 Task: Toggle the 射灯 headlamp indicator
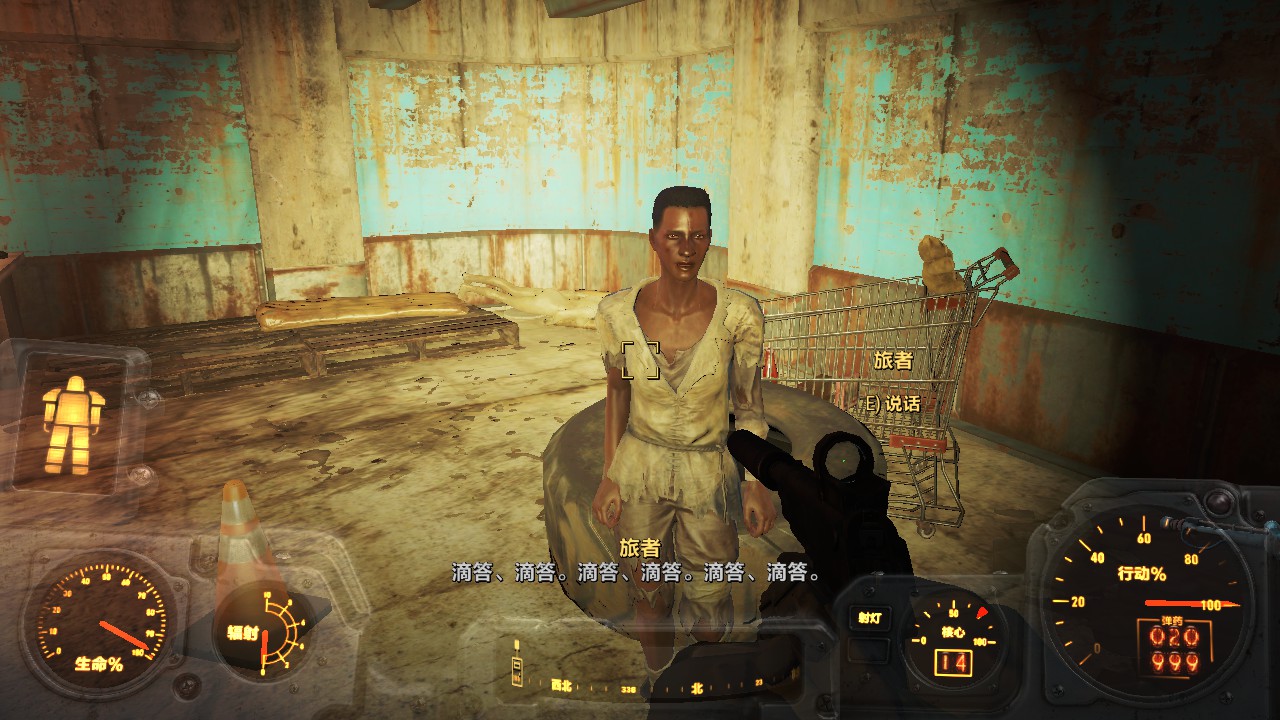(868, 618)
